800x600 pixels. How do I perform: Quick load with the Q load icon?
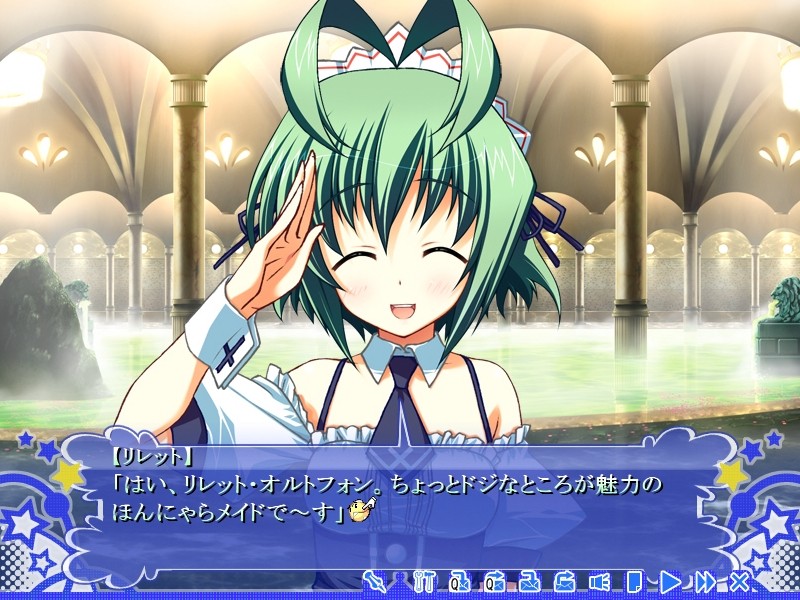click(496, 581)
